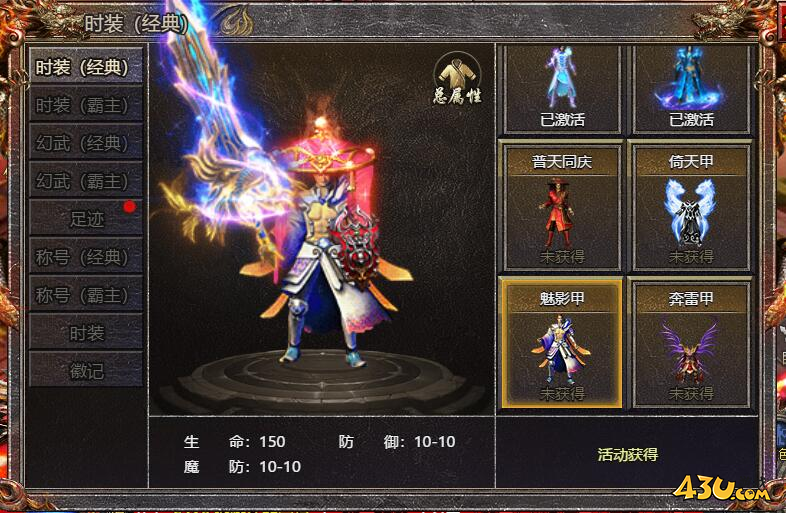Open the 徽记 tab
Image resolution: width=786 pixels, height=513 pixels.
(85, 371)
